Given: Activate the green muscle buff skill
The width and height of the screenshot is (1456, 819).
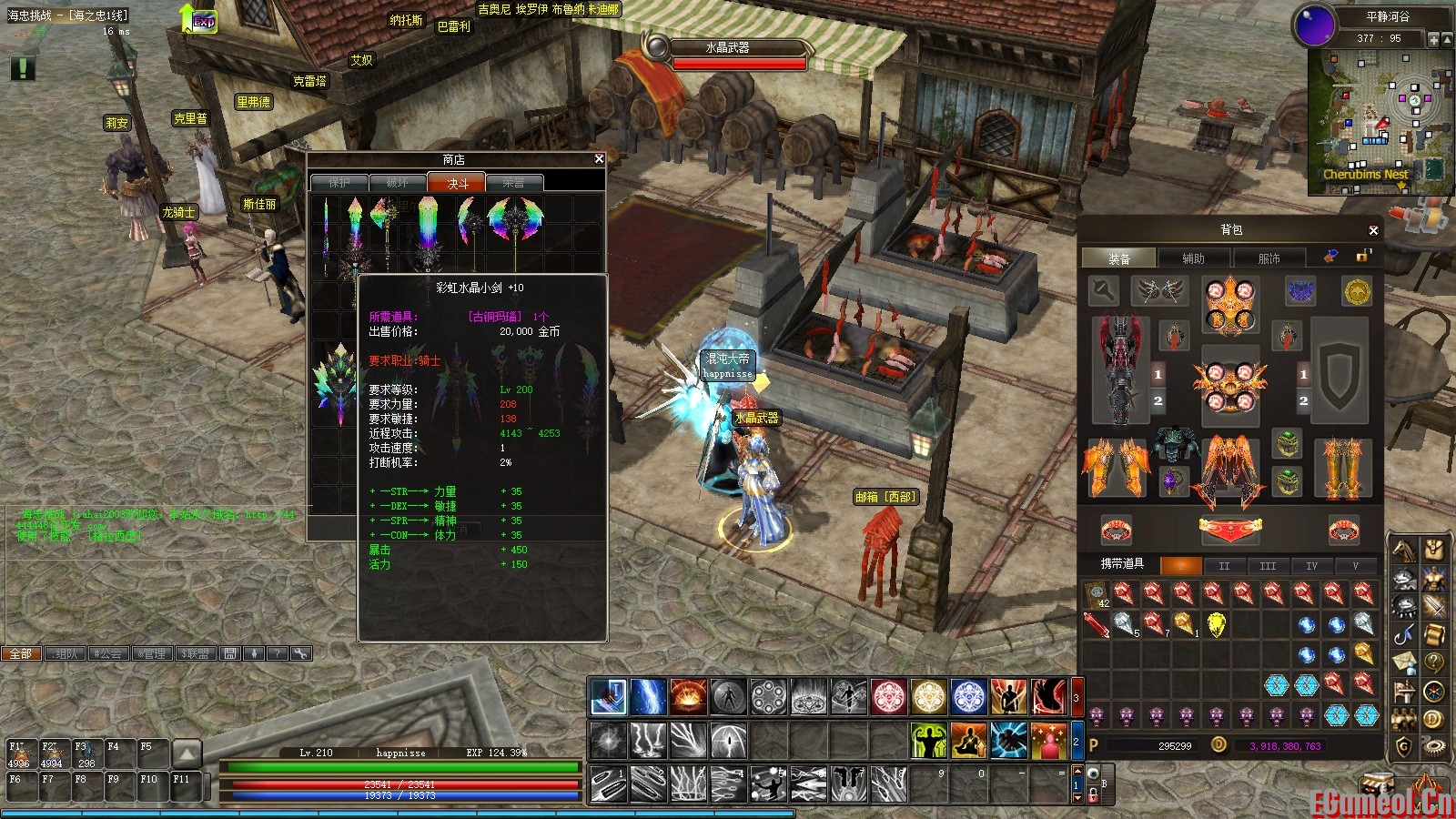Looking at the screenshot, I should pyautogui.click(x=928, y=742).
